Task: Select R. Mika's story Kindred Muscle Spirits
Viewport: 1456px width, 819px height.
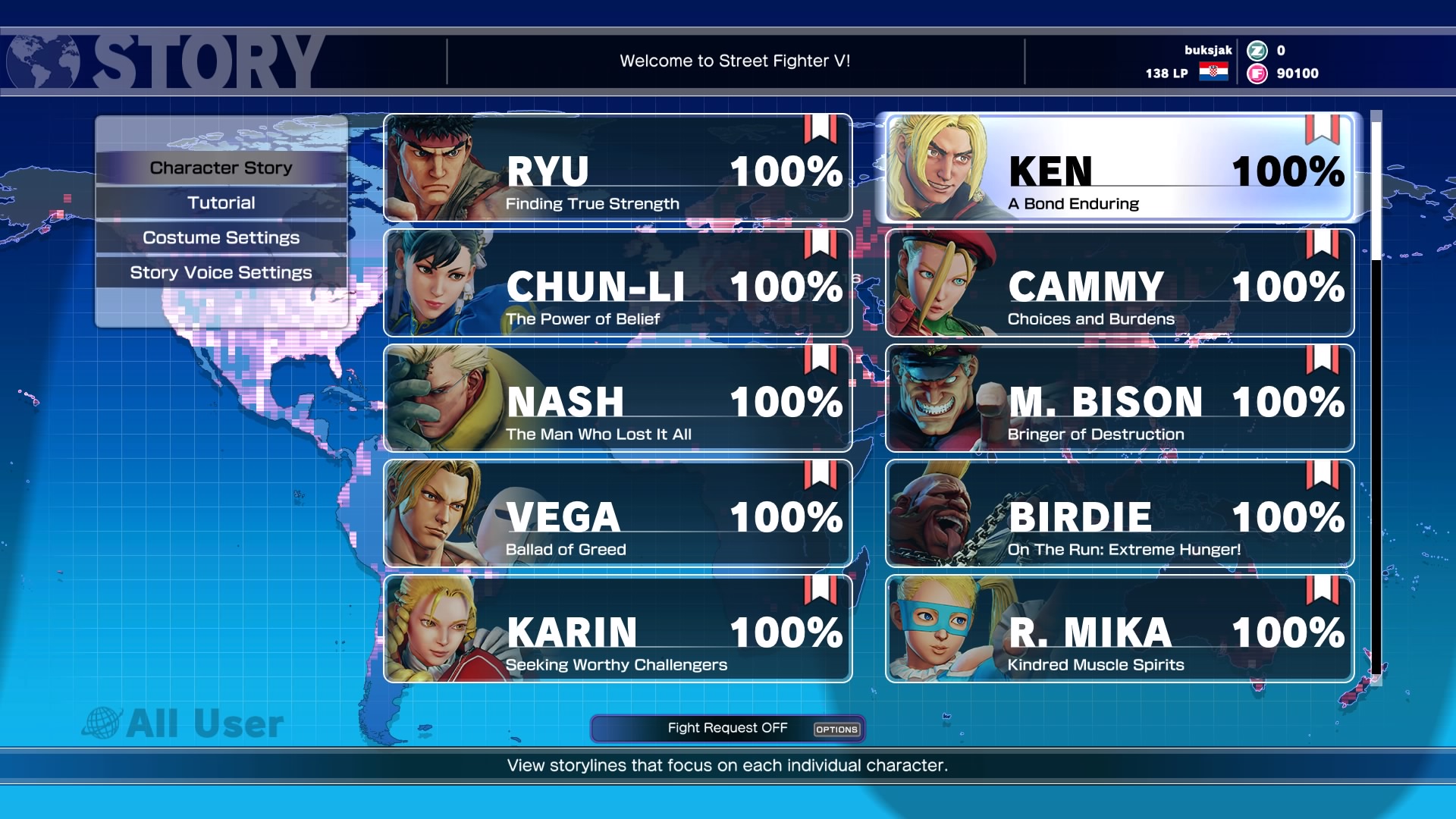Action: click(x=1119, y=629)
